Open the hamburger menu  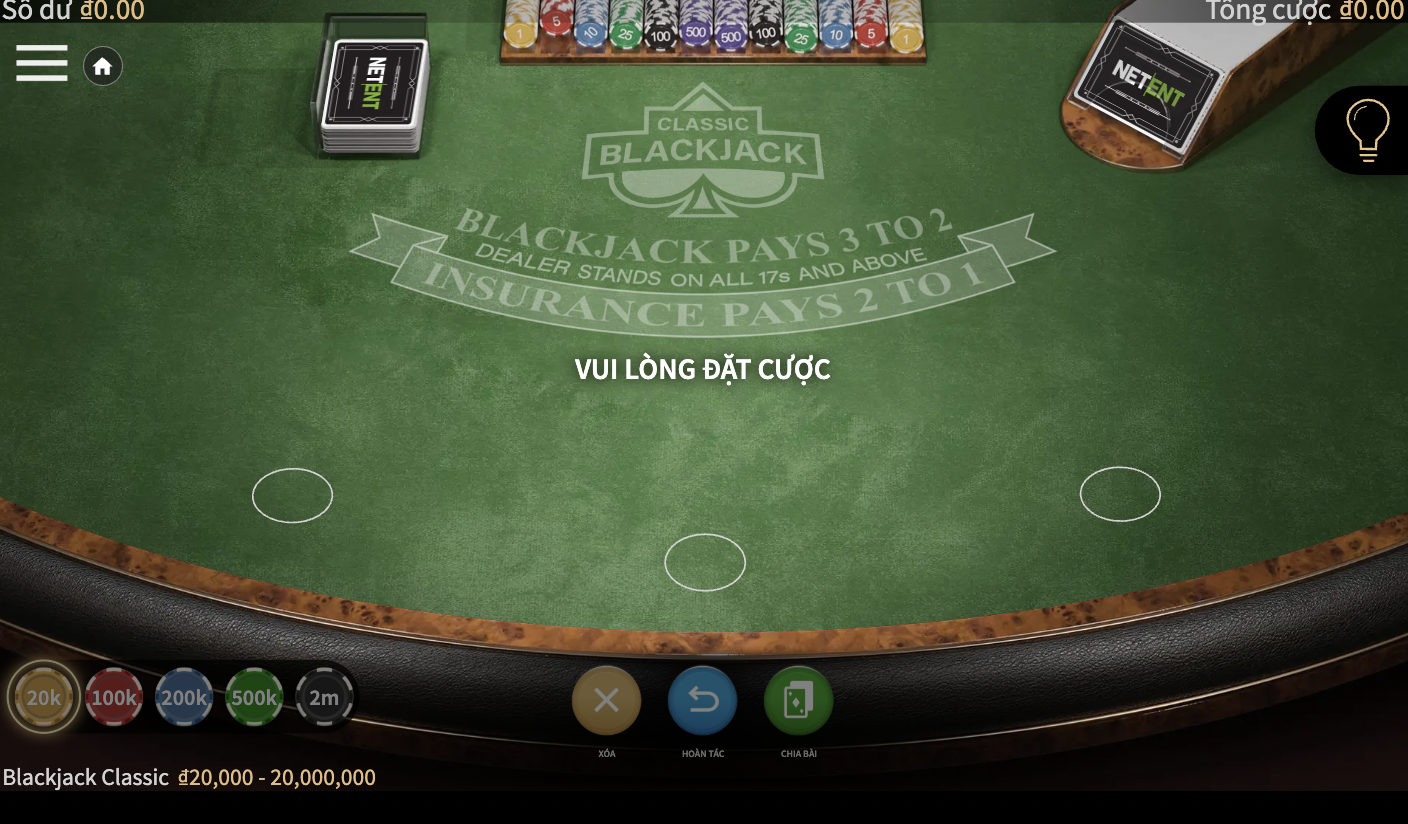(42, 63)
